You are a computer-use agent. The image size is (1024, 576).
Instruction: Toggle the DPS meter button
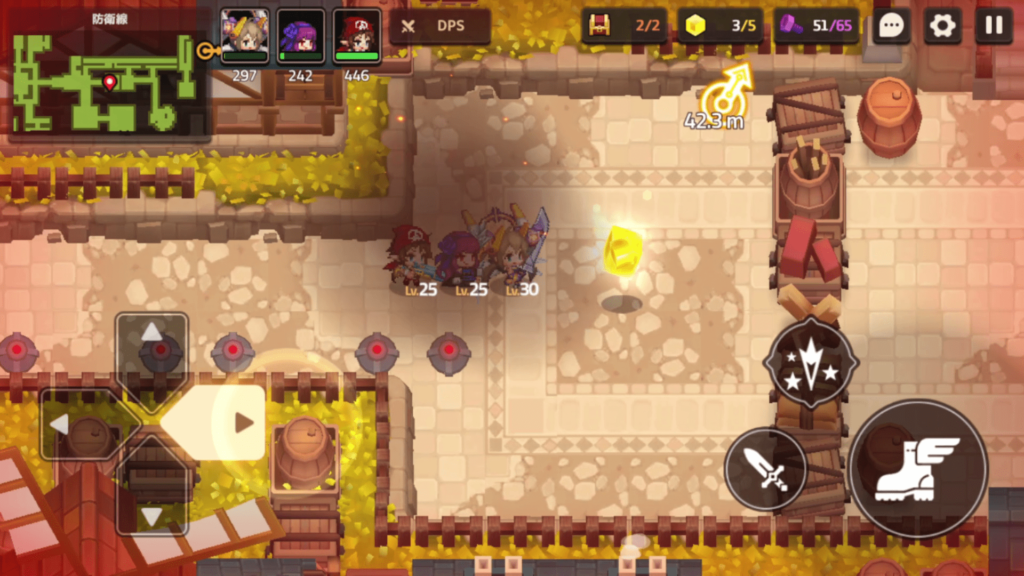pos(439,26)
